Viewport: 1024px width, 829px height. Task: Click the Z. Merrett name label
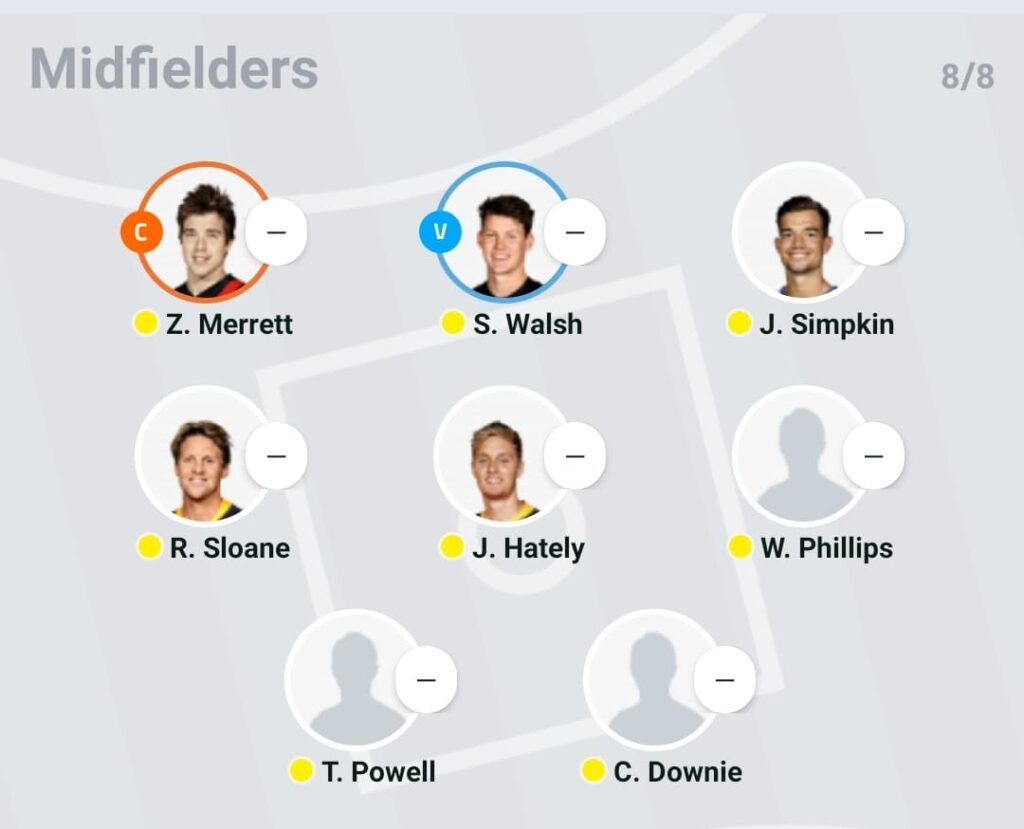tap(229, 324)
